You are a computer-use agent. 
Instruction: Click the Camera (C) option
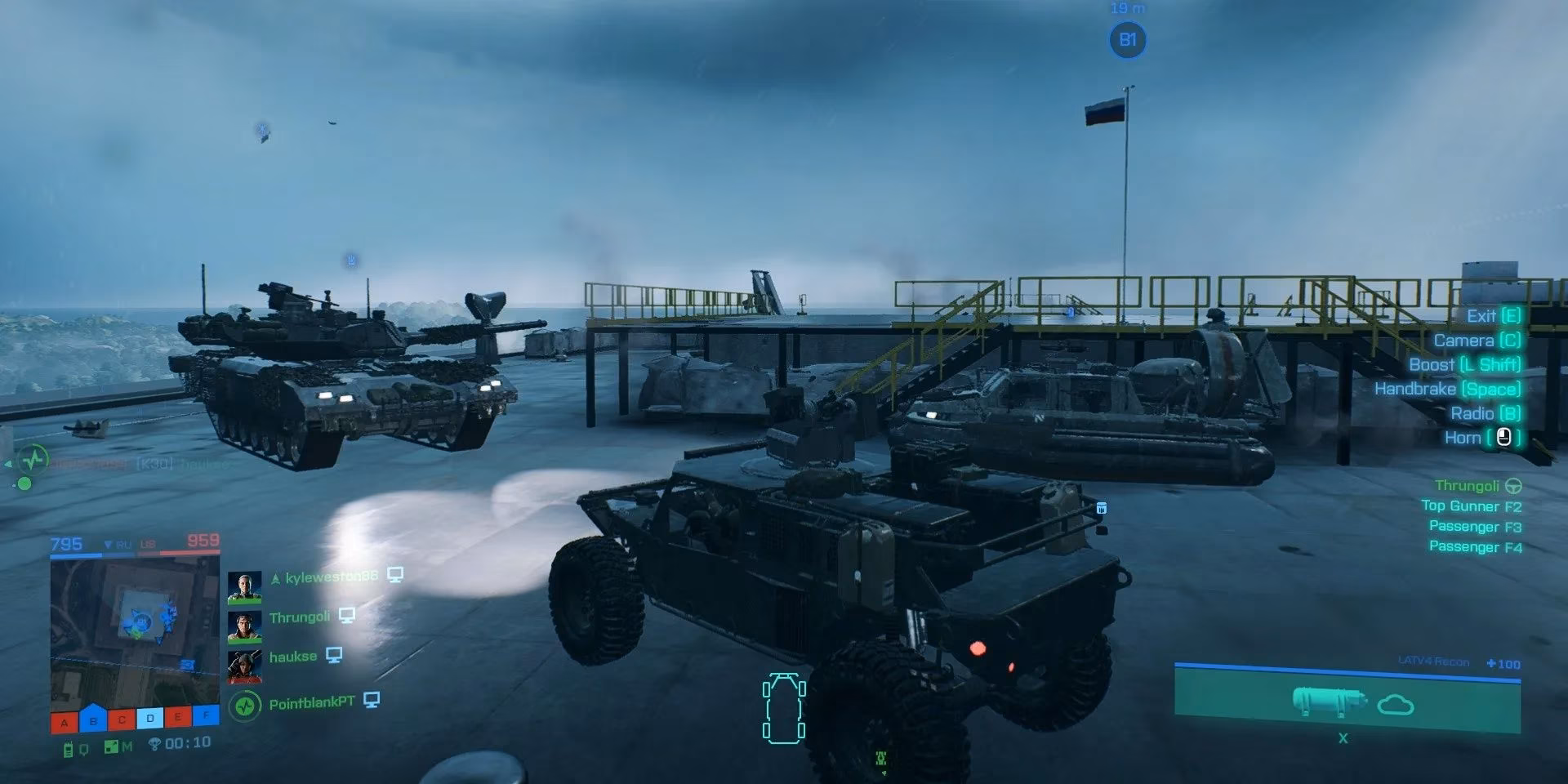(x=1475, y=341)
